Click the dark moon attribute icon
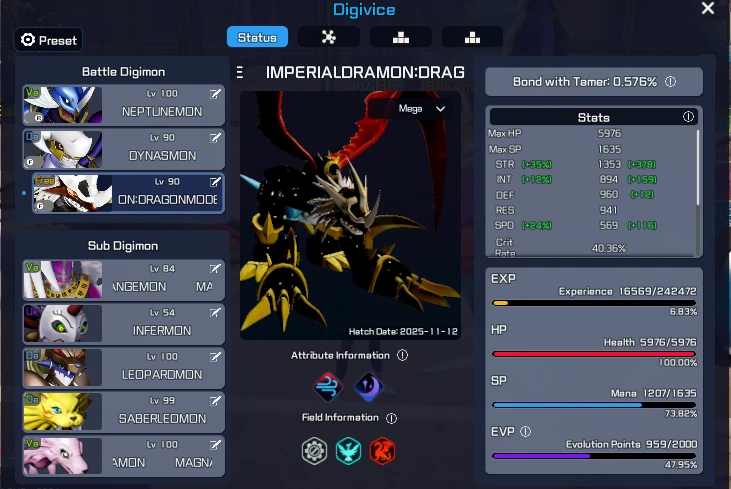The height and width of the screenshot is (489, 731). tap(368, 386)
